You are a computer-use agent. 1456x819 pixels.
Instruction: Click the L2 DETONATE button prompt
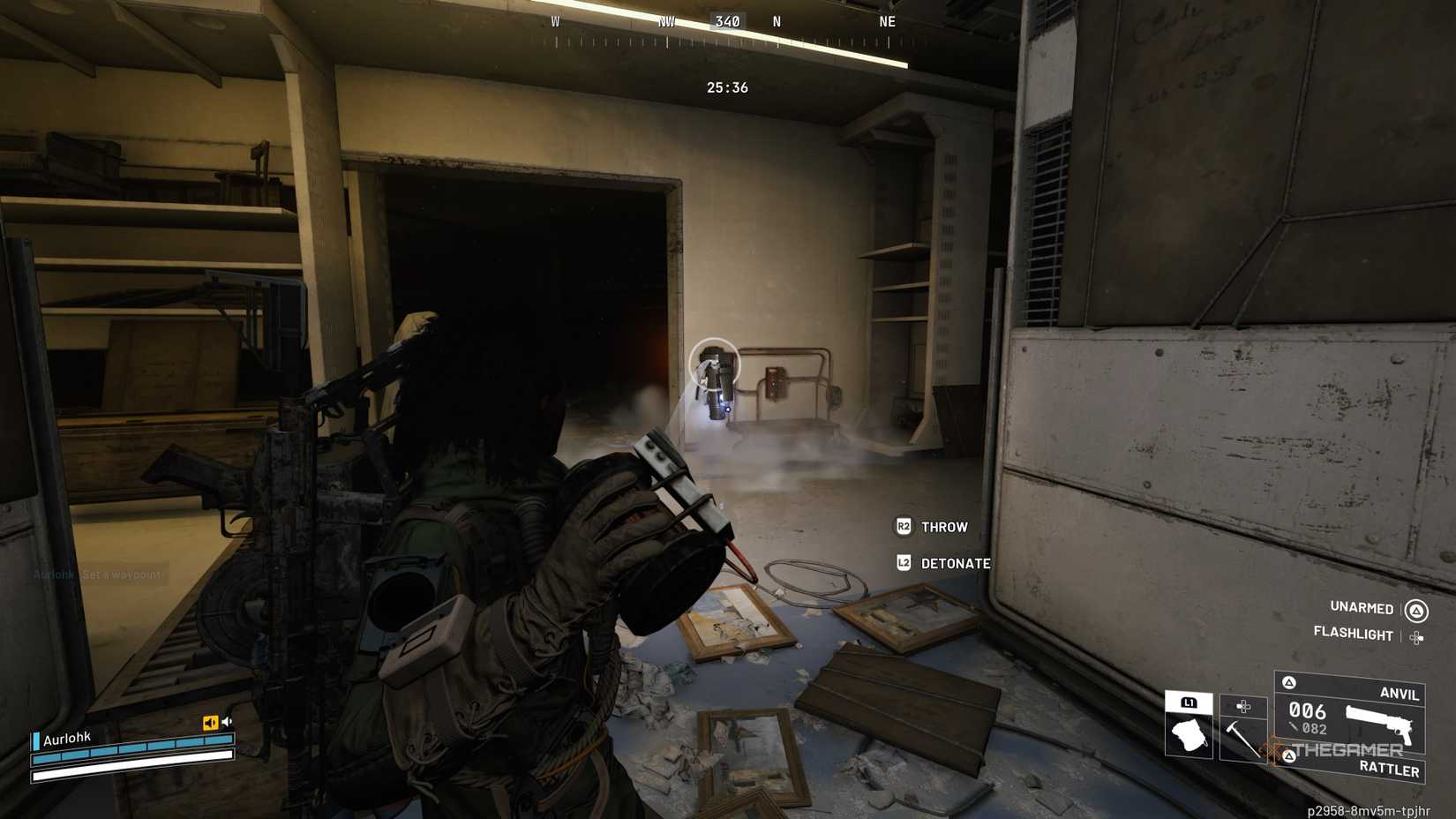[940, 564]
